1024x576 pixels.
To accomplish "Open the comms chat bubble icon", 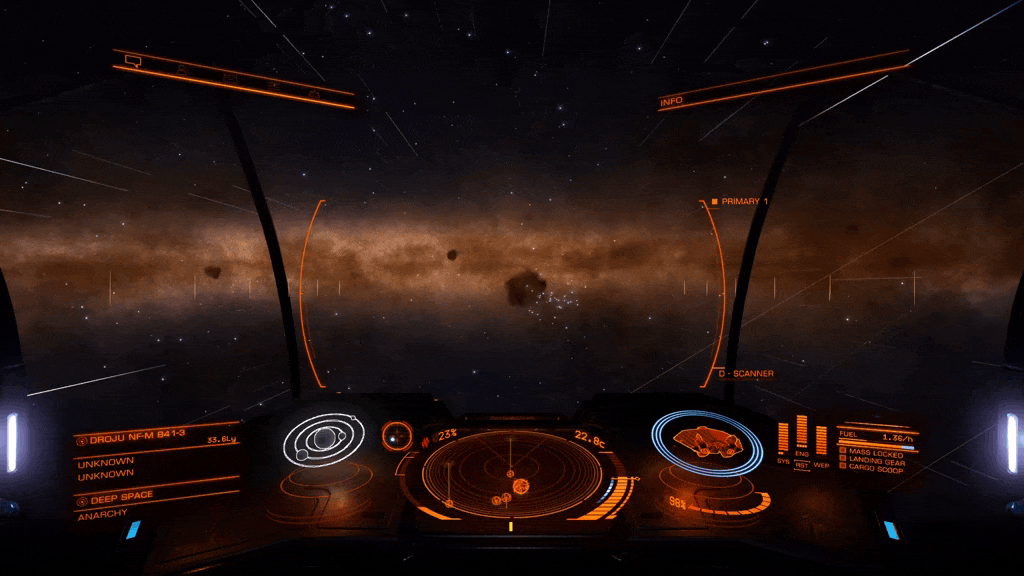I will 132,61.
